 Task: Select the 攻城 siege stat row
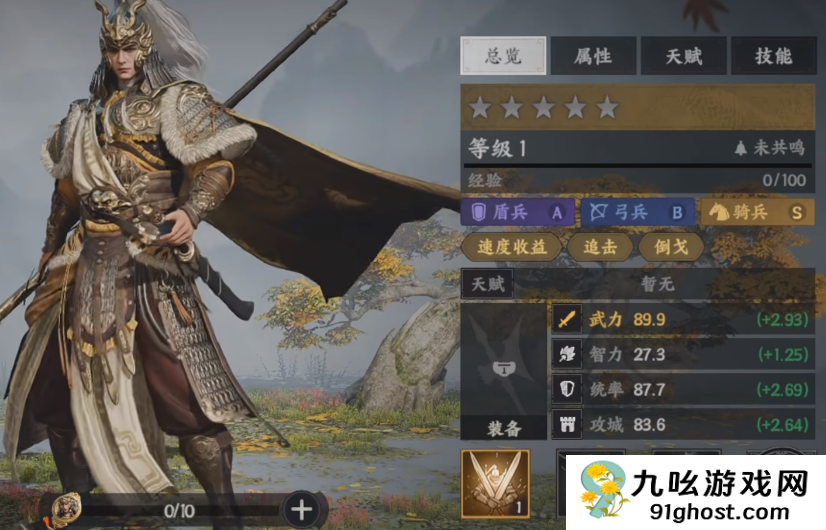coord(682,425)
